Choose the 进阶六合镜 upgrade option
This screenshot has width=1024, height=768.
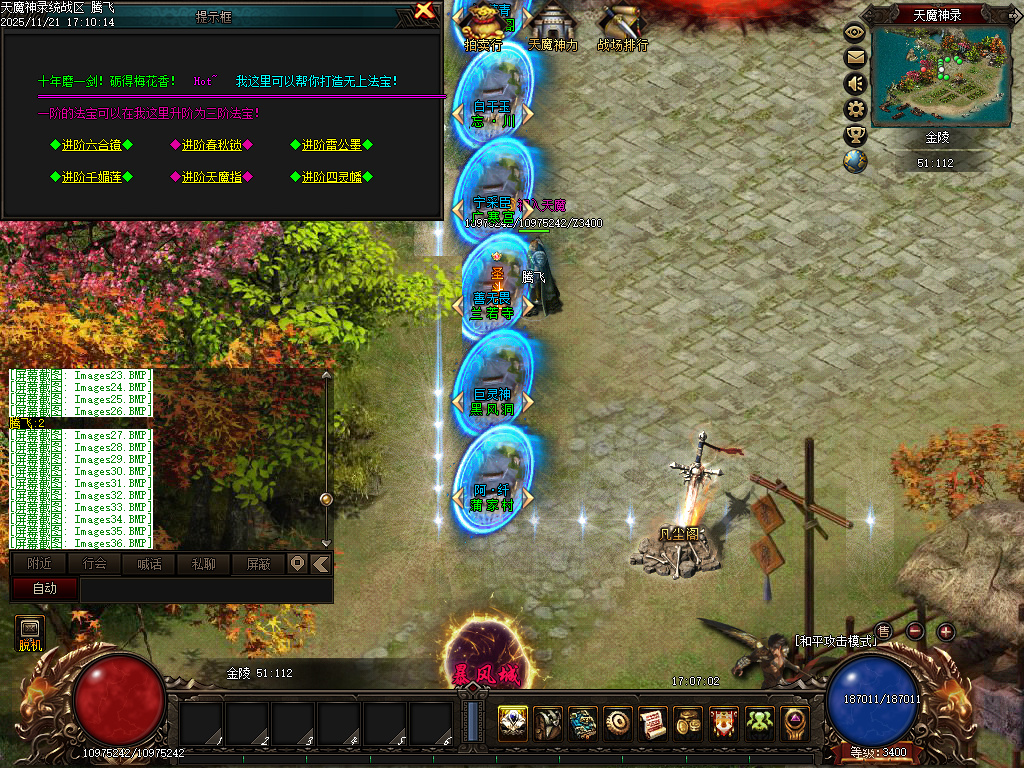tap(91, 145)
